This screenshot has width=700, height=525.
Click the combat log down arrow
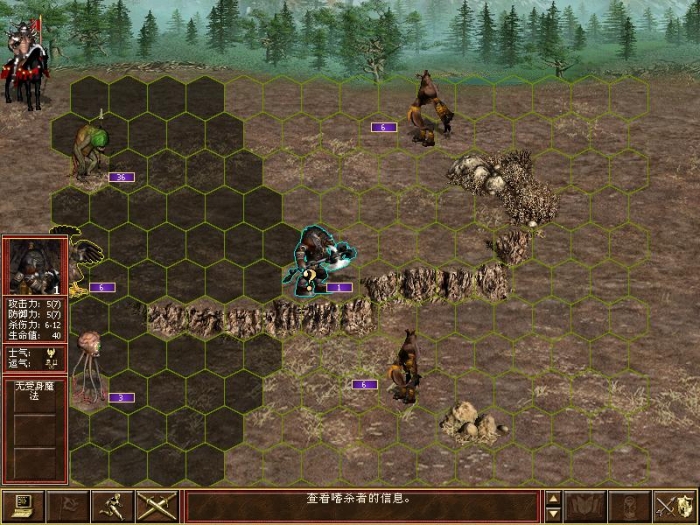[x=553, y=515]
